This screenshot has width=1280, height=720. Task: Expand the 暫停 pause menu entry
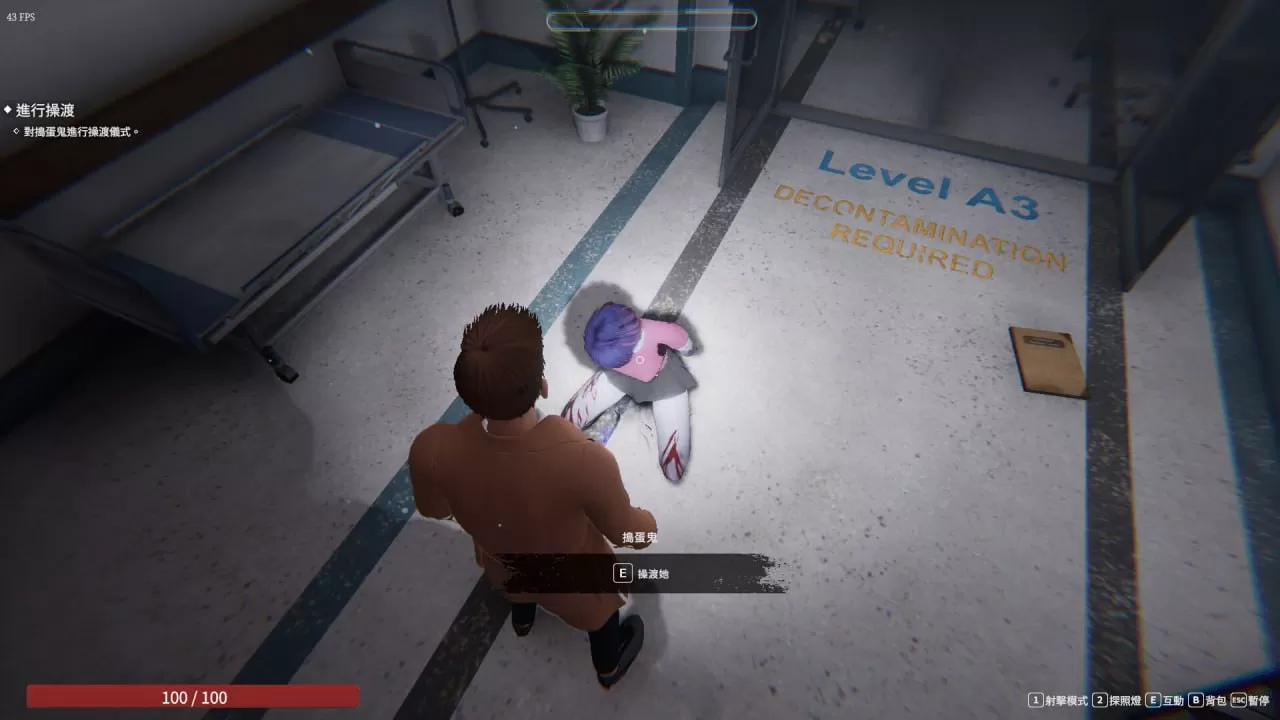(x=1258, y=700)
